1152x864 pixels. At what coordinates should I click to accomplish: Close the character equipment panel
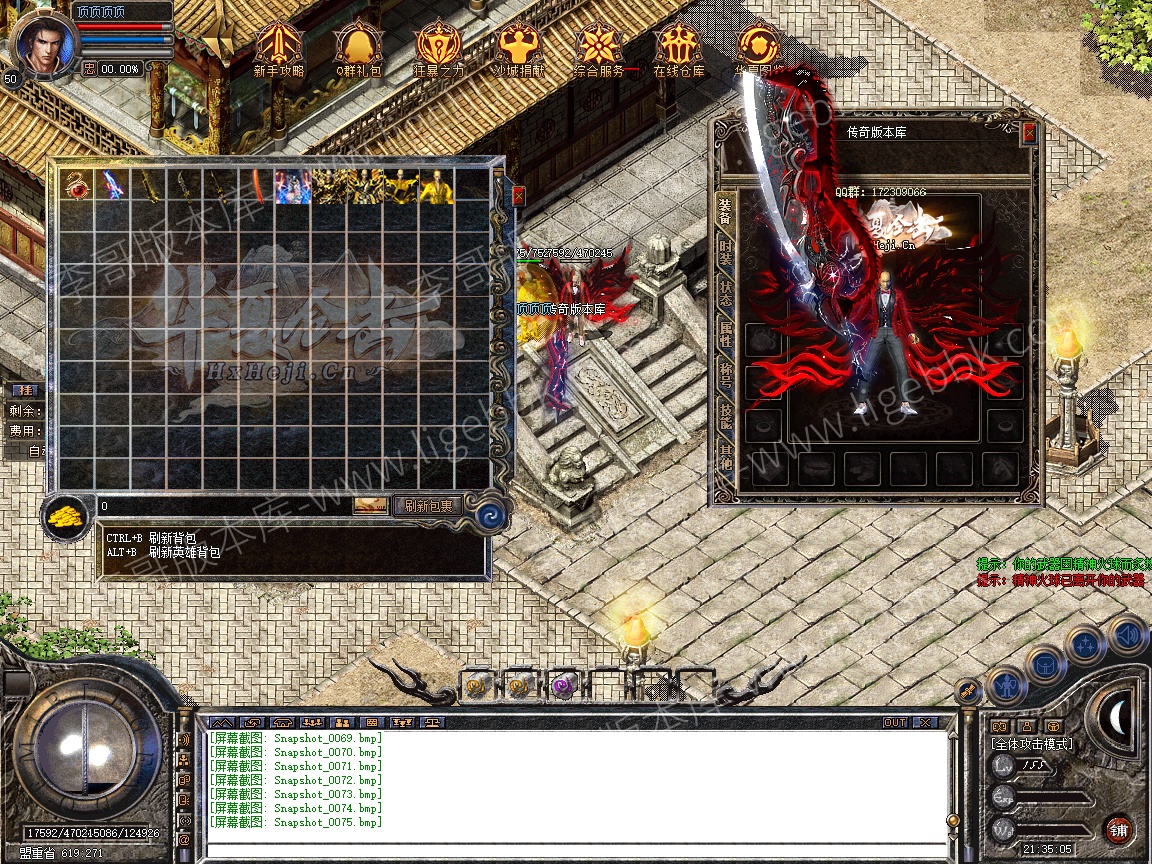[1029, 133]
